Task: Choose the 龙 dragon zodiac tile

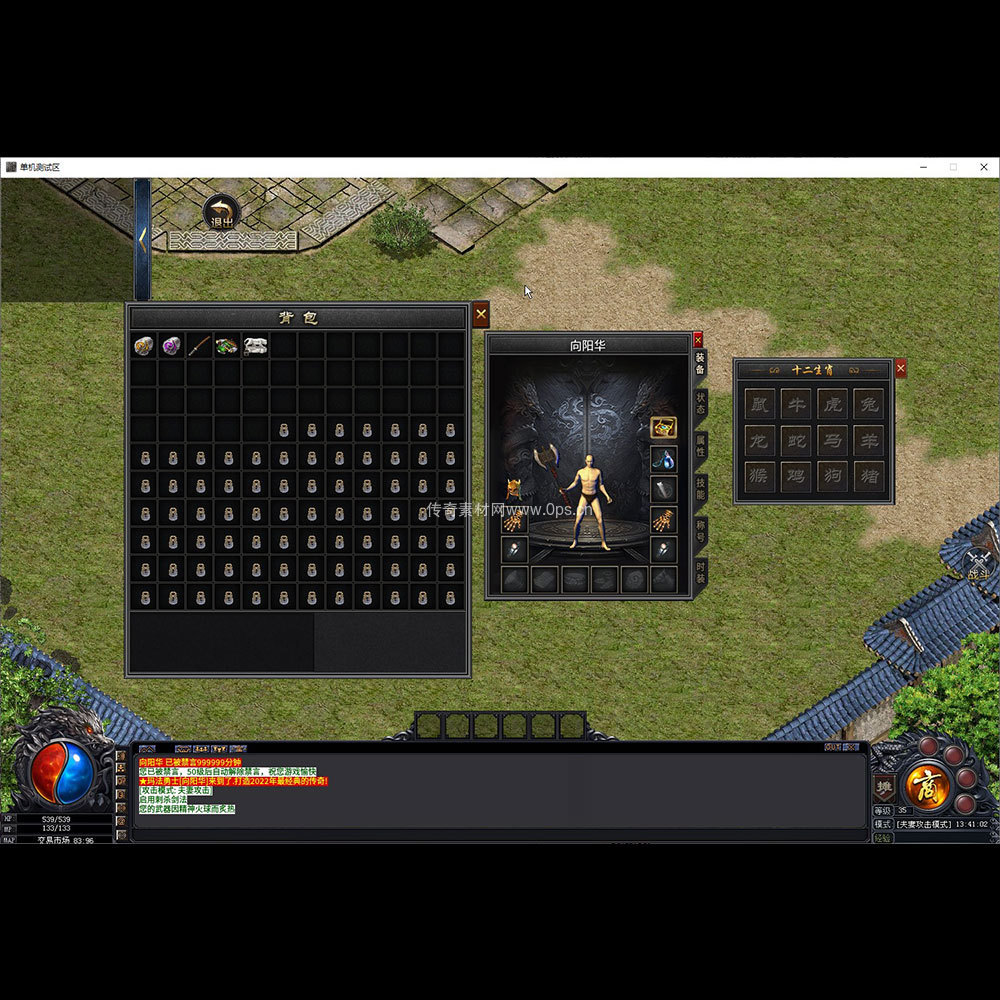Action: coord(760,440)
